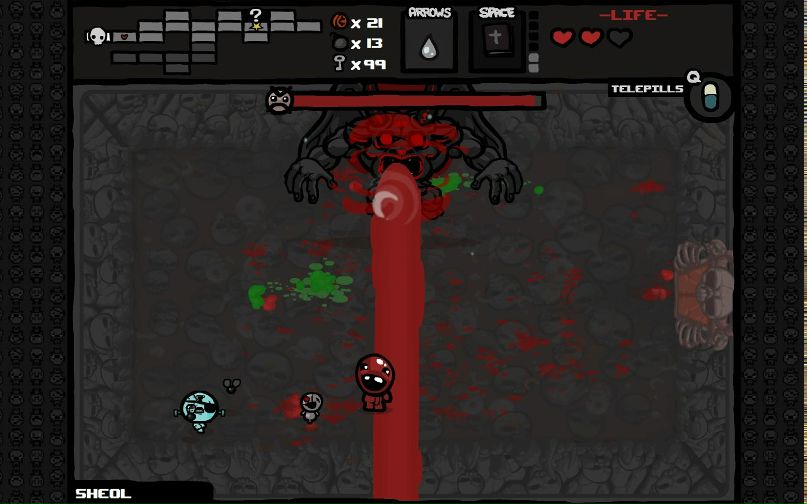Click the floor minimap
807x504 pixels.
pyautogui.click(x=205, y=40)
